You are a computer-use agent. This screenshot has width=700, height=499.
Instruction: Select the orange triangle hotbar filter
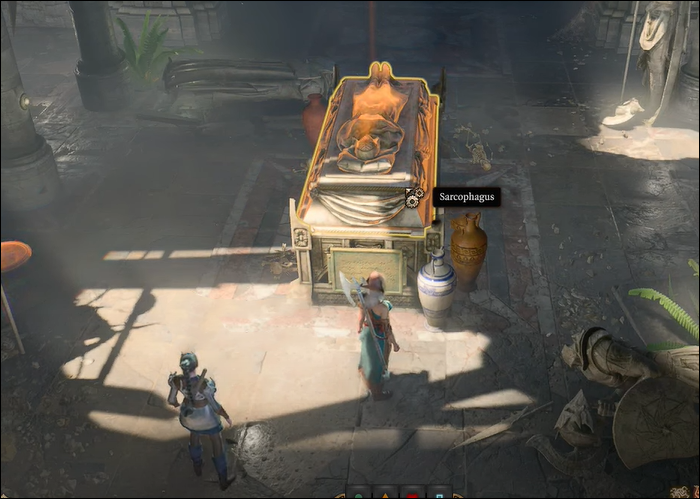385,494
